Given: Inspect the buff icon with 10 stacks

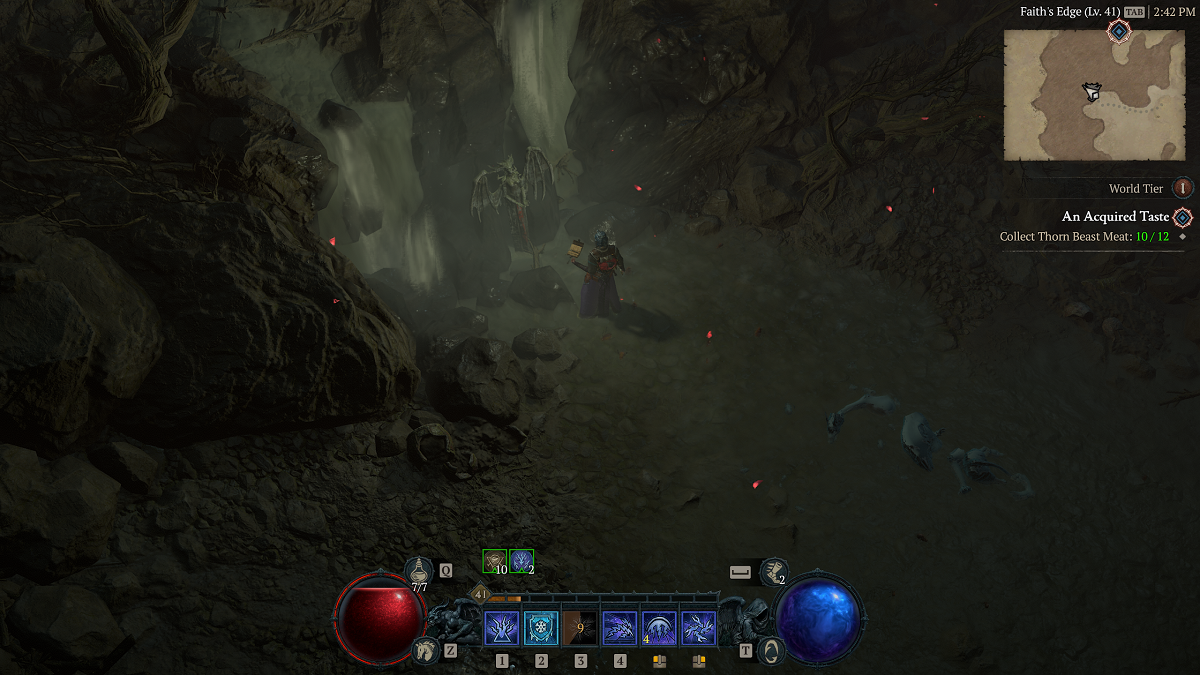Looking at the screenshot, I should (x=495, y=562).
